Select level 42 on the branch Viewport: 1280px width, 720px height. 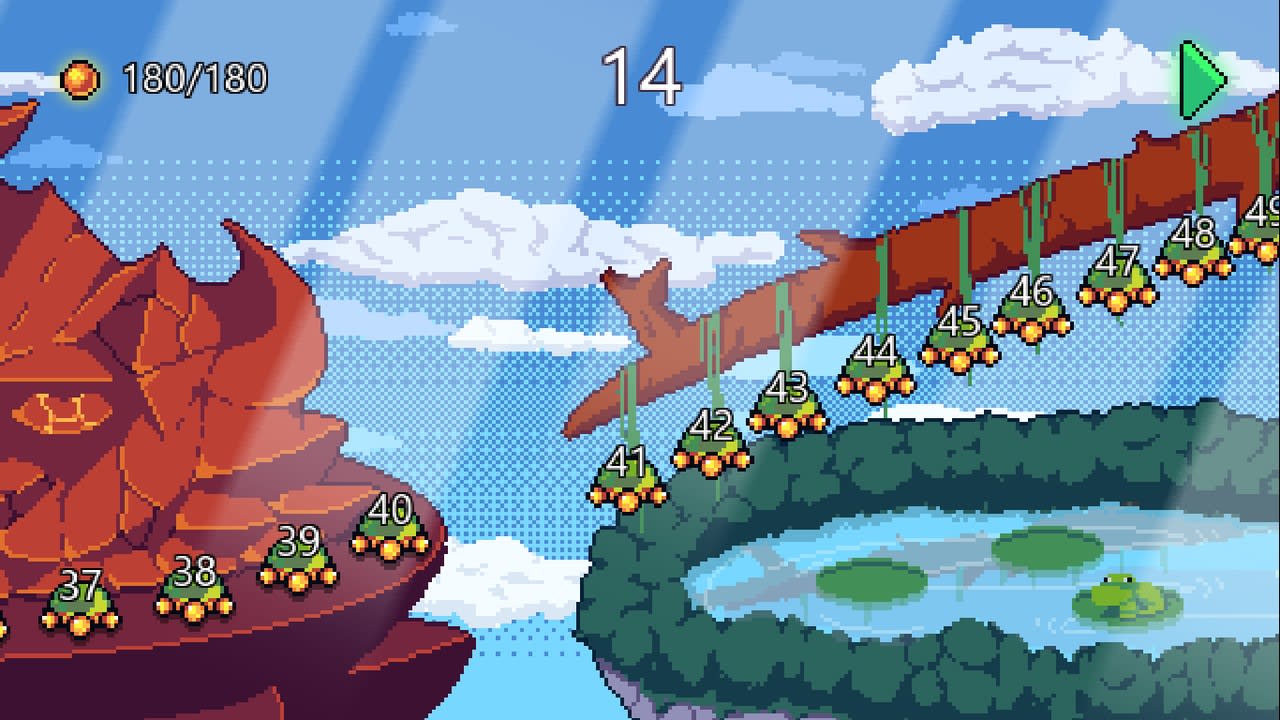[712, 447]
